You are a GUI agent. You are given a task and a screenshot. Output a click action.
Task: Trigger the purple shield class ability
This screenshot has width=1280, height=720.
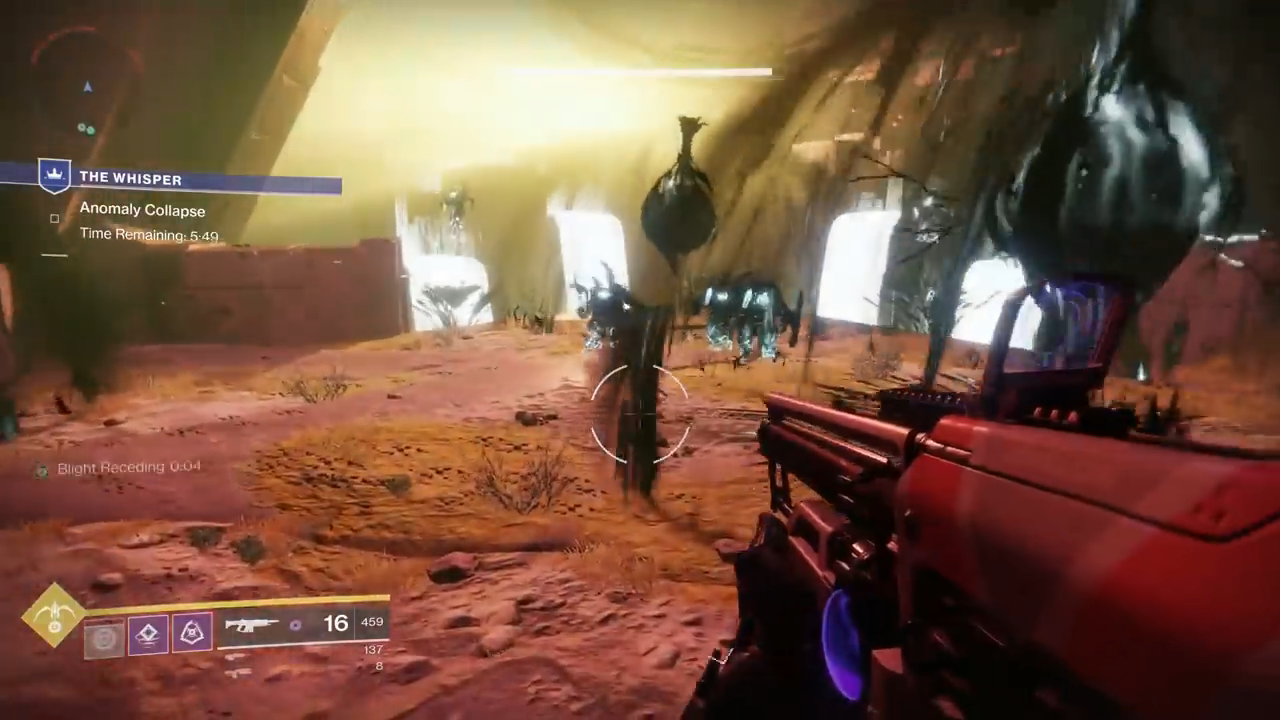192,633
